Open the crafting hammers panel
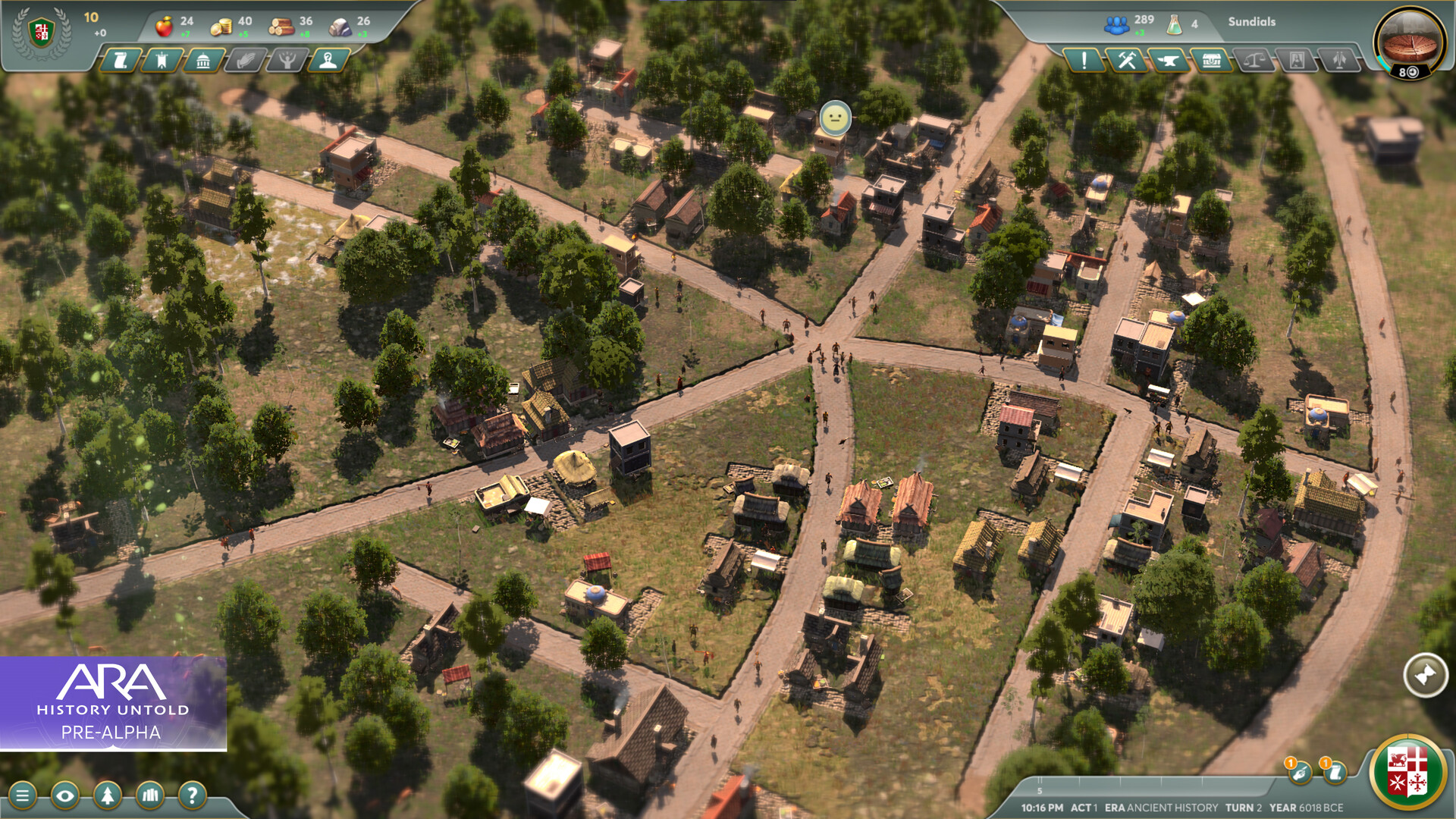Viewport: 1456px width, 819px height. coord(1128,61)
